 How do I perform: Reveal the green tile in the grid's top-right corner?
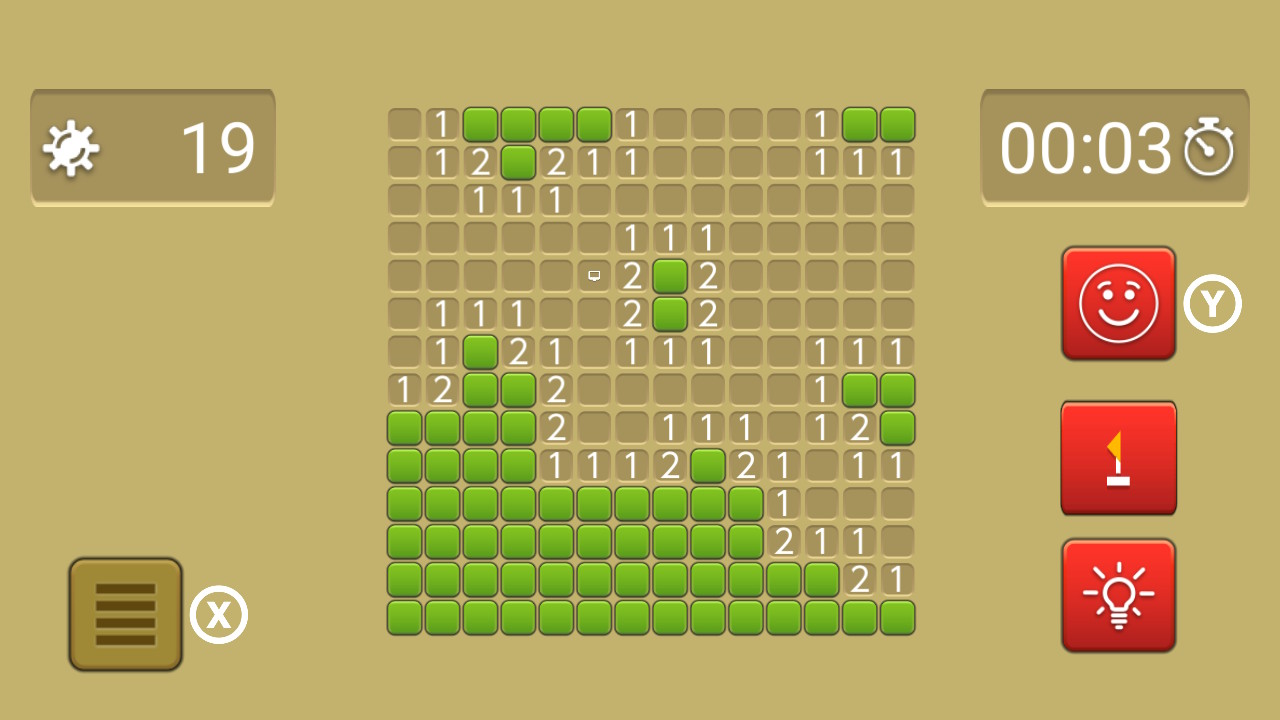tap(898, 123)
